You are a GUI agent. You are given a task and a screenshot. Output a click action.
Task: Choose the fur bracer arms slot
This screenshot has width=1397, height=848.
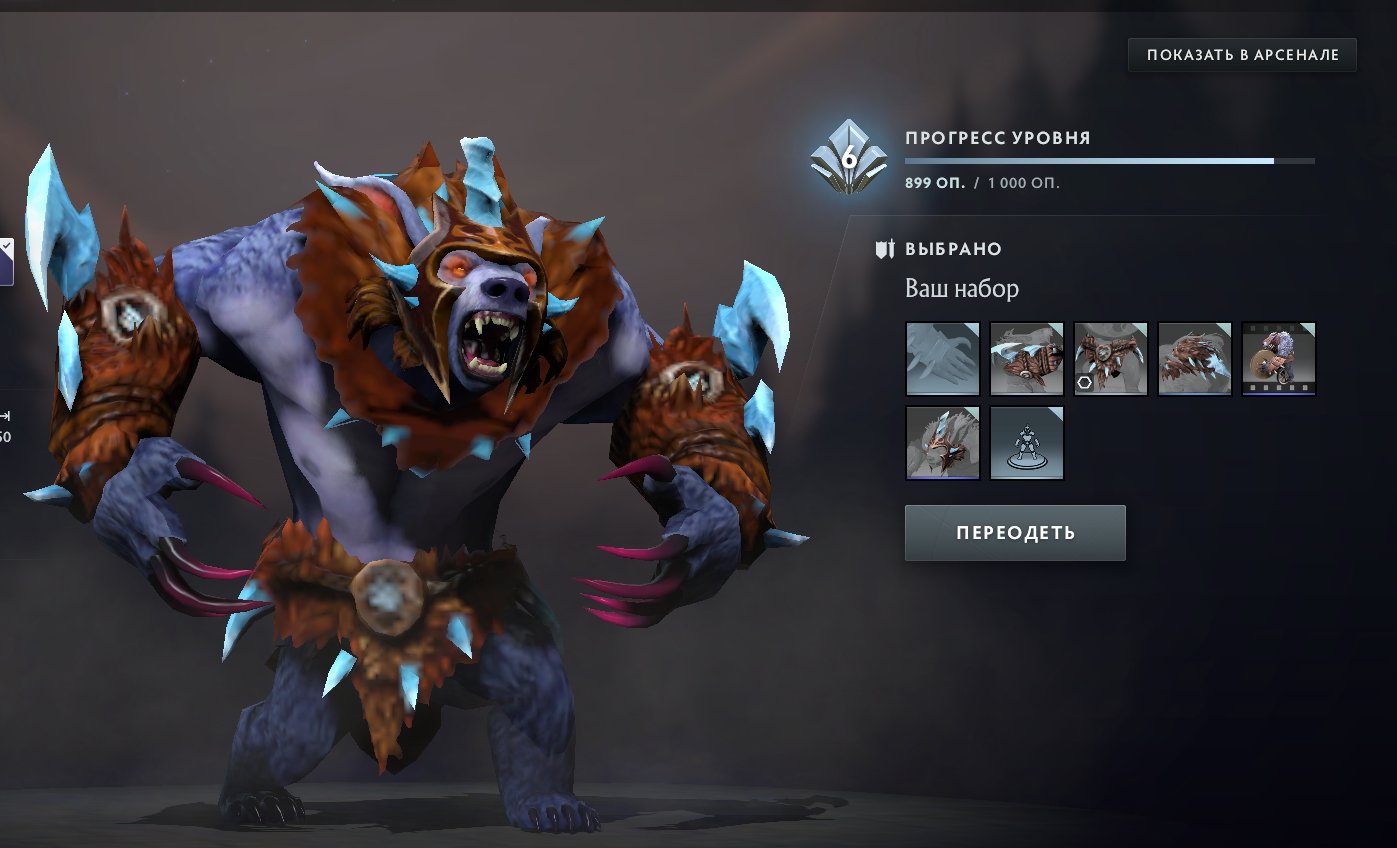[1026, 359]
